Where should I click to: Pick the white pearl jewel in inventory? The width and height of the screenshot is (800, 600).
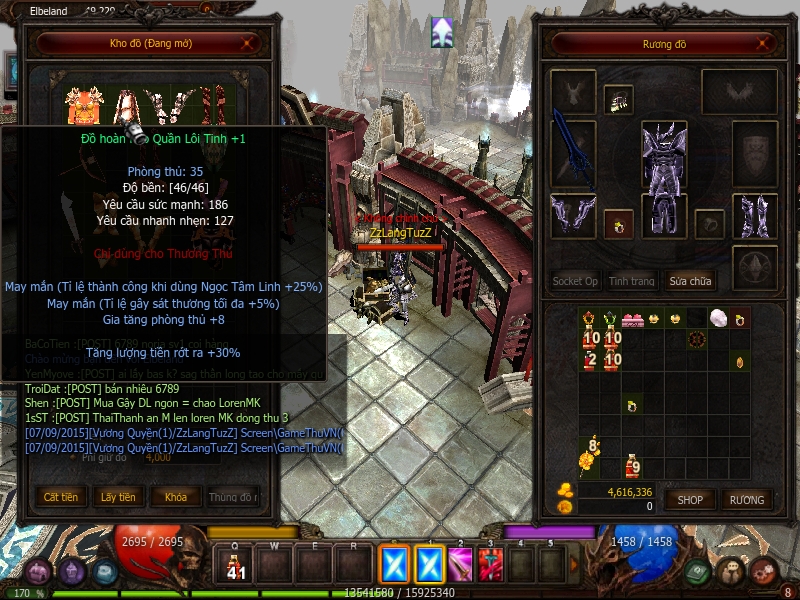pyautogui.click(x=717, y=318)
